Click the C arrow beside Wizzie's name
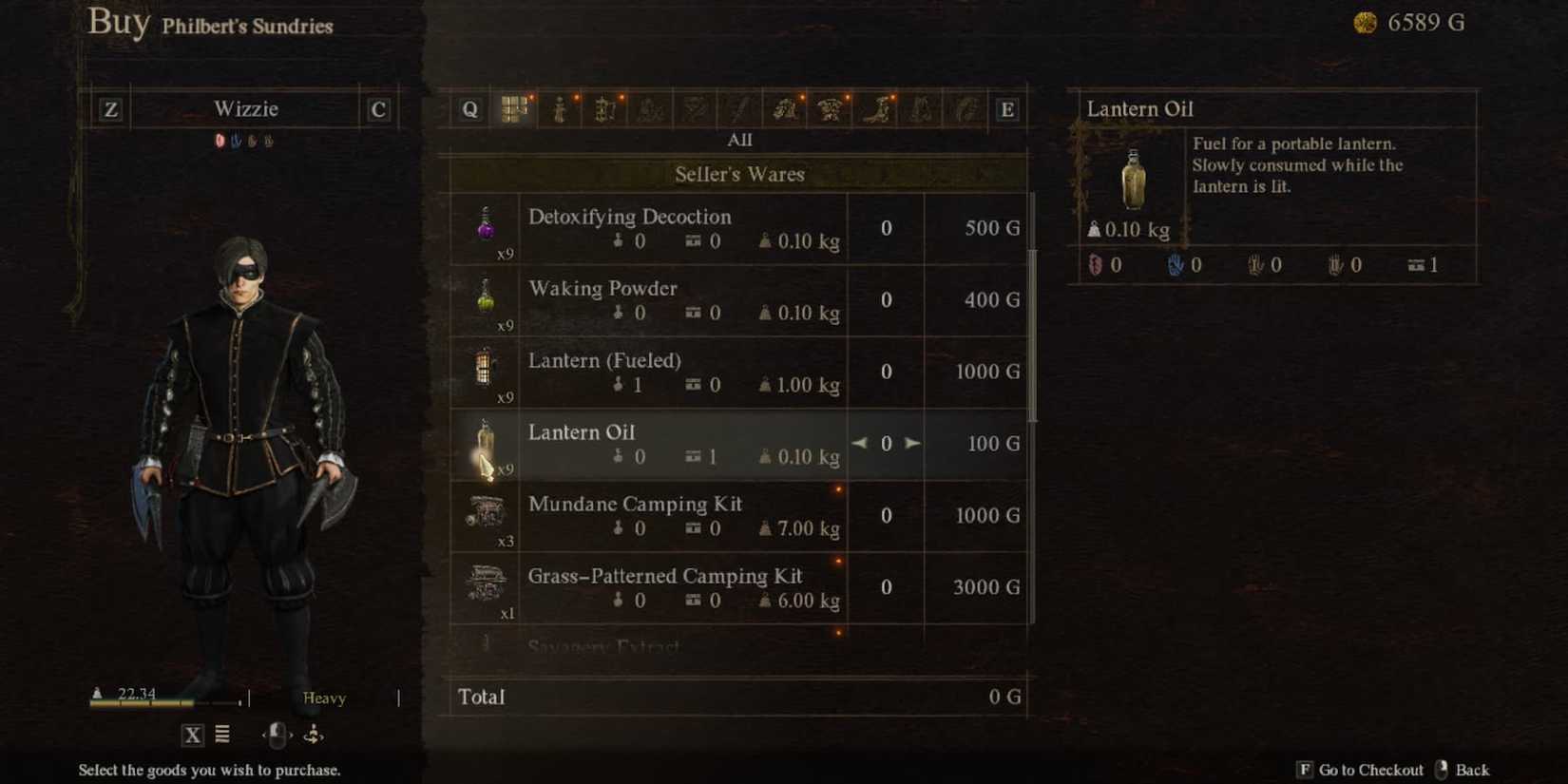The width and height of the screenshot is (1568, 784). (376, 108)
